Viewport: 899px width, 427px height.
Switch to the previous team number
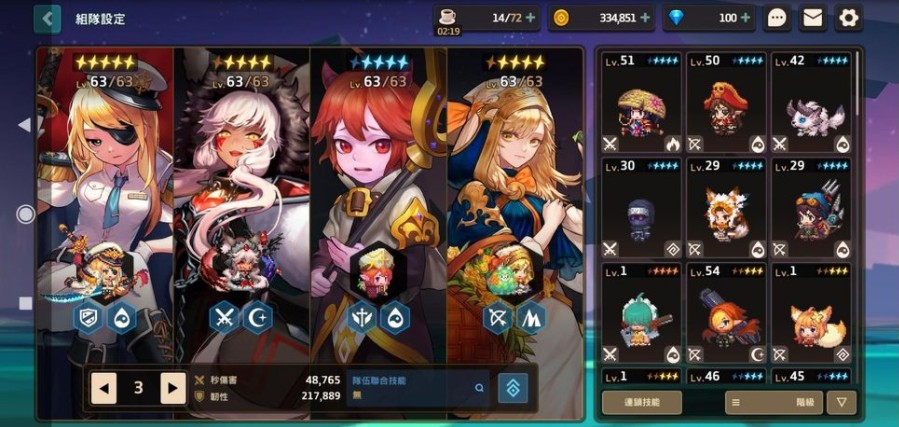tap(104, 388)
